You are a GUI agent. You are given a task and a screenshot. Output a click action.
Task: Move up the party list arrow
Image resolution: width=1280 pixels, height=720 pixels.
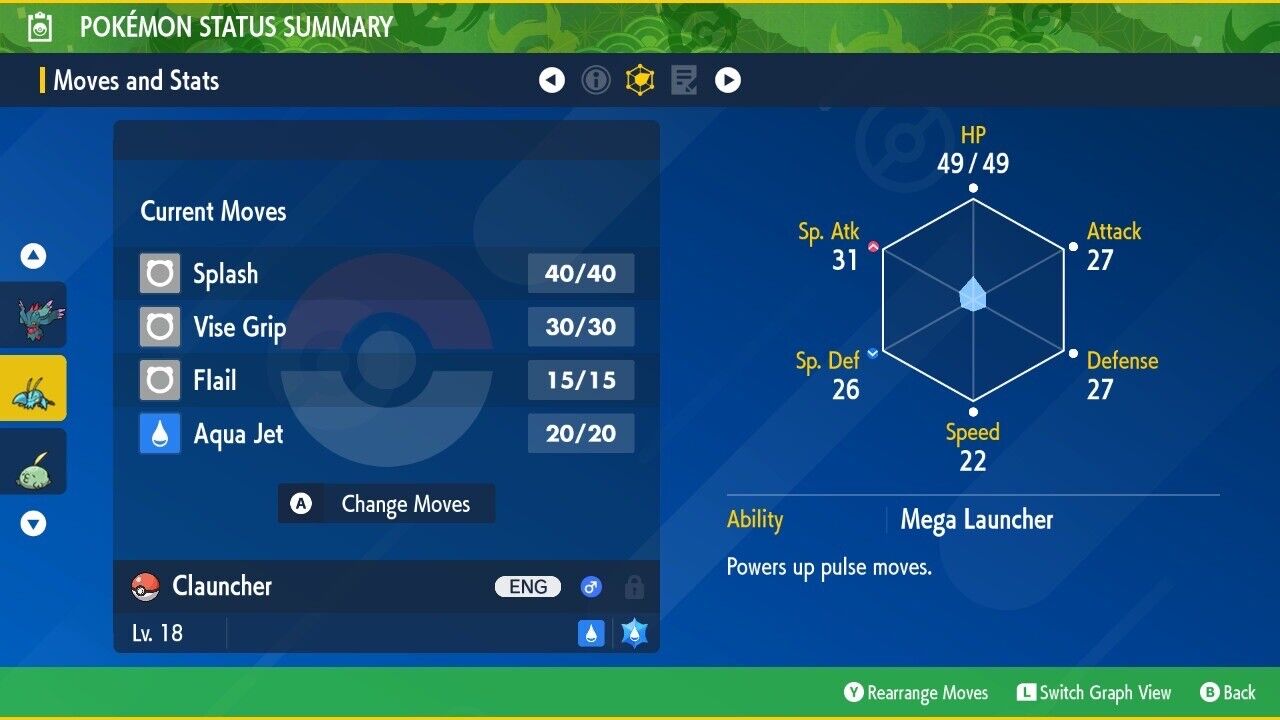[34, 257]
